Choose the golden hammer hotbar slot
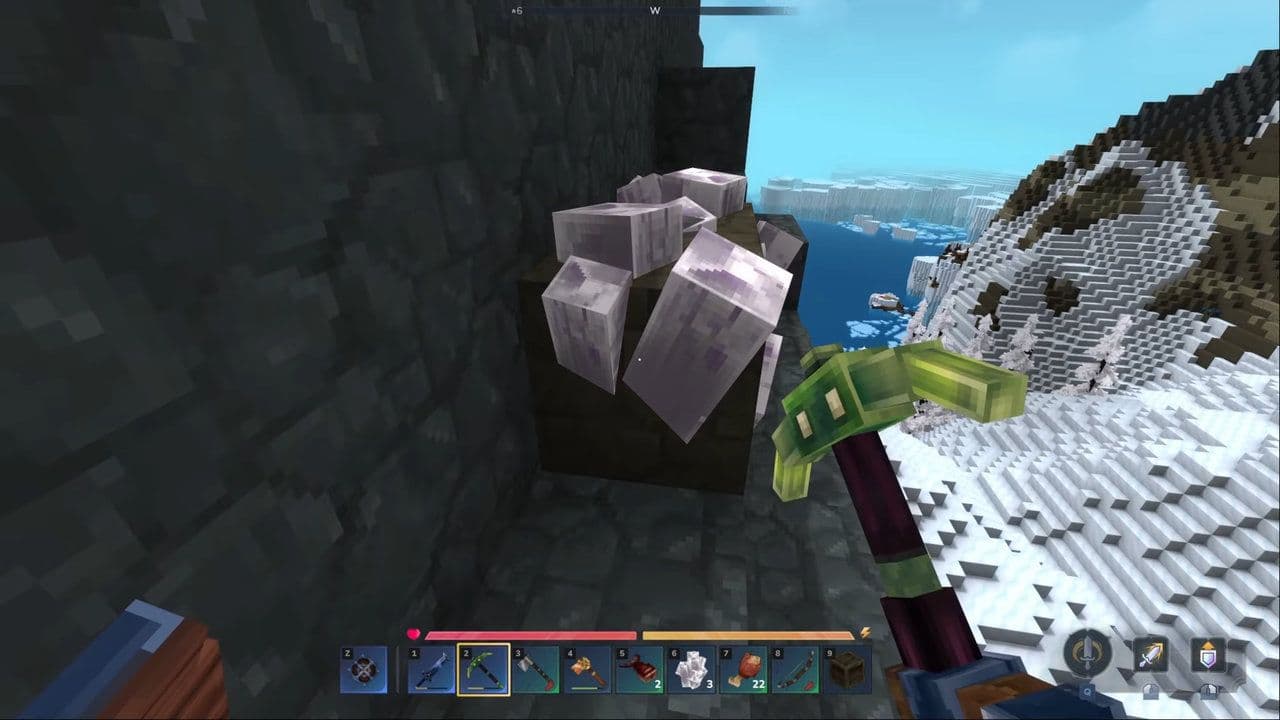 pos(587,669)
